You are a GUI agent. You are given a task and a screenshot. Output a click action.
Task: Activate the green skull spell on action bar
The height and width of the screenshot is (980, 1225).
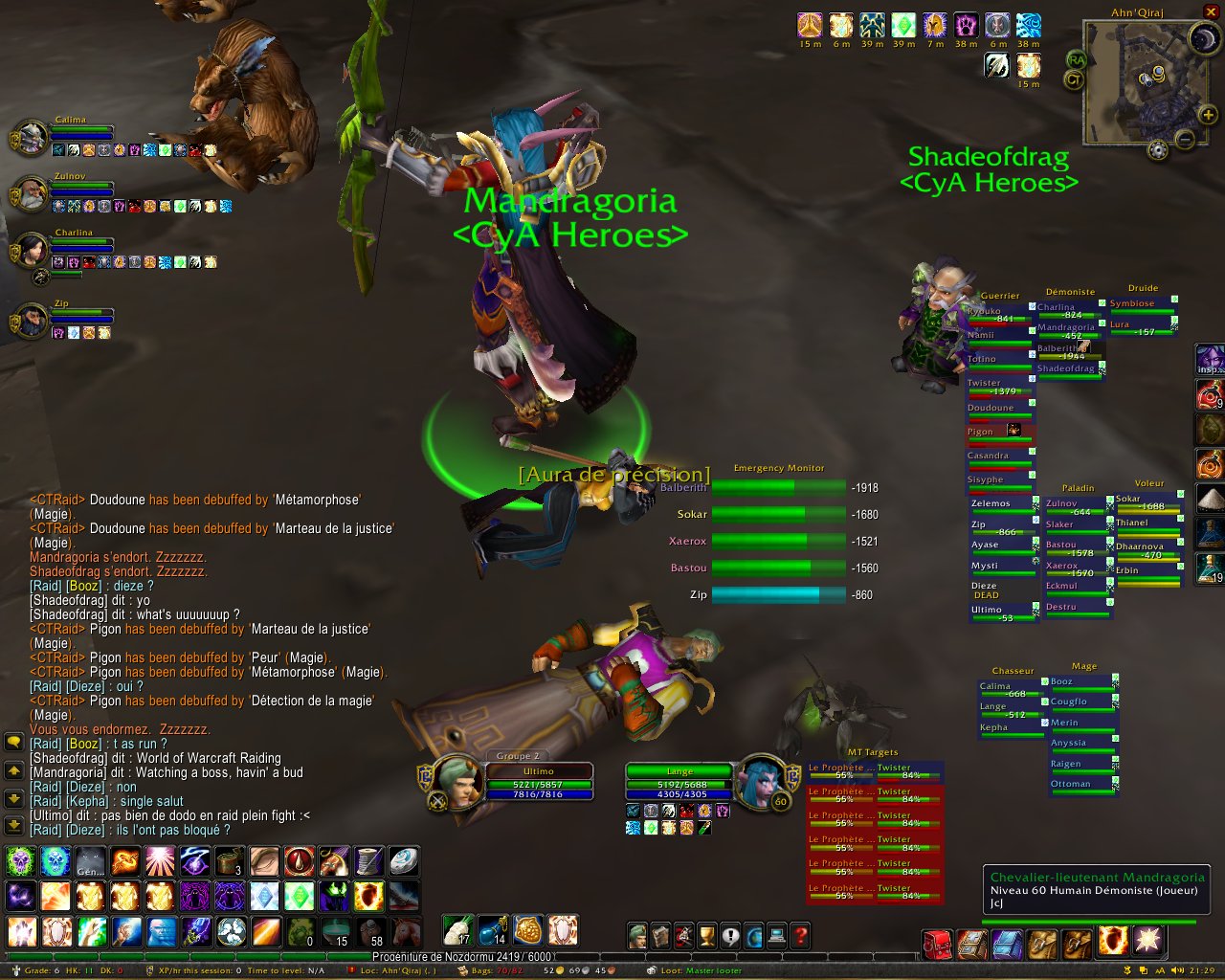20,861
